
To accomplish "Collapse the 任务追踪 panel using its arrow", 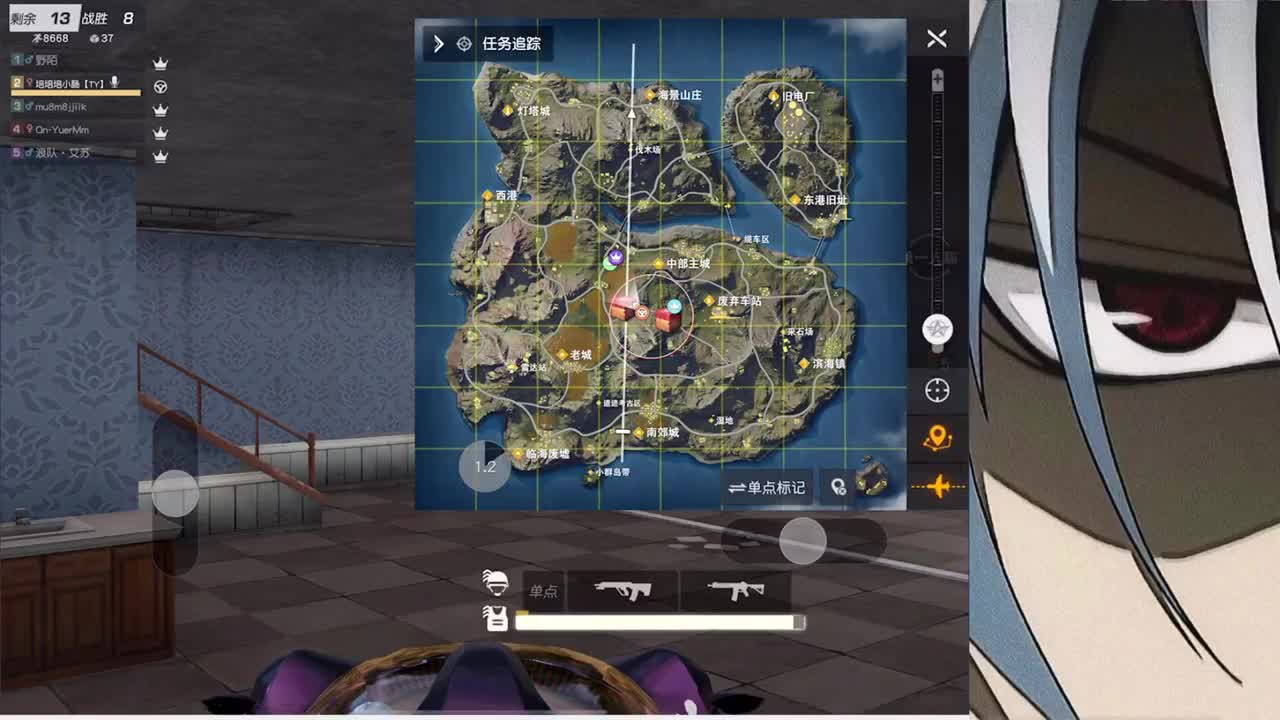I will coord(437,44).
